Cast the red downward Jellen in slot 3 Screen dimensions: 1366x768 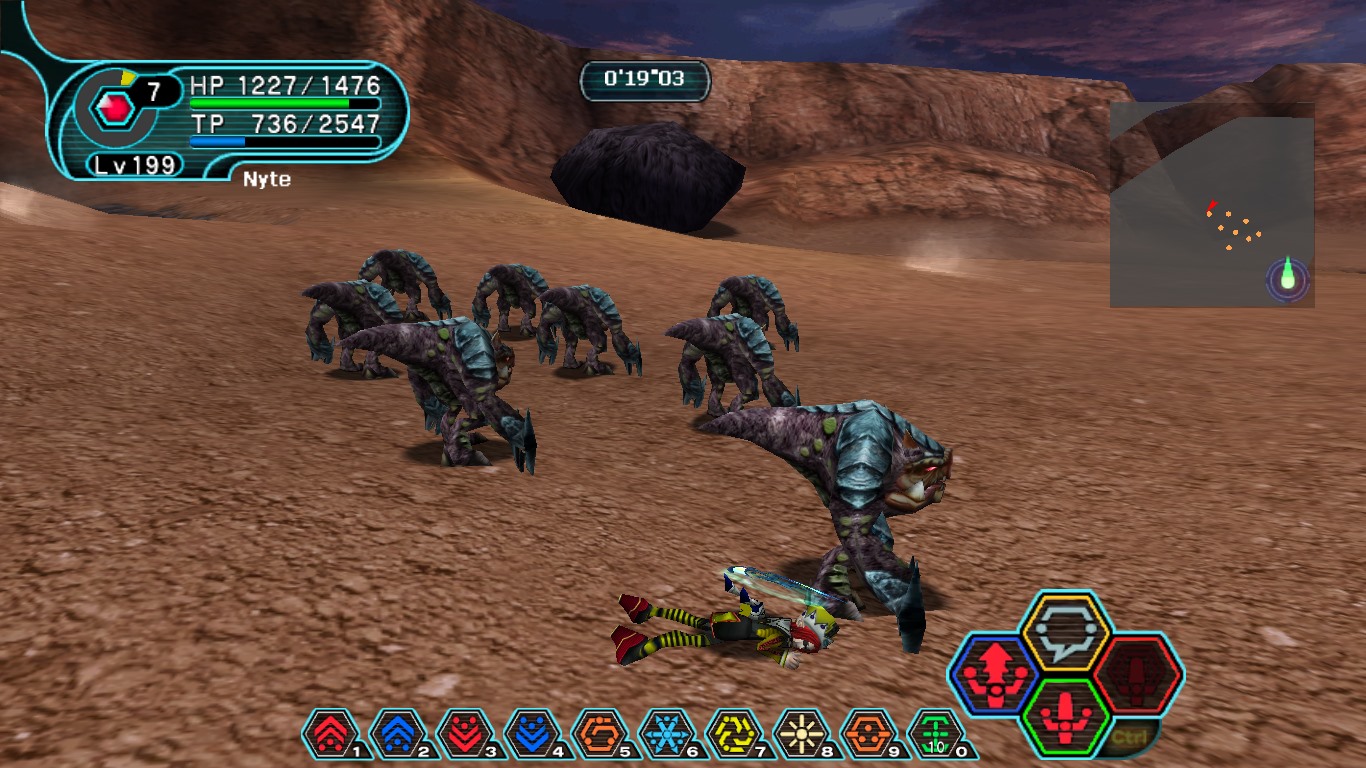point(466,735)
